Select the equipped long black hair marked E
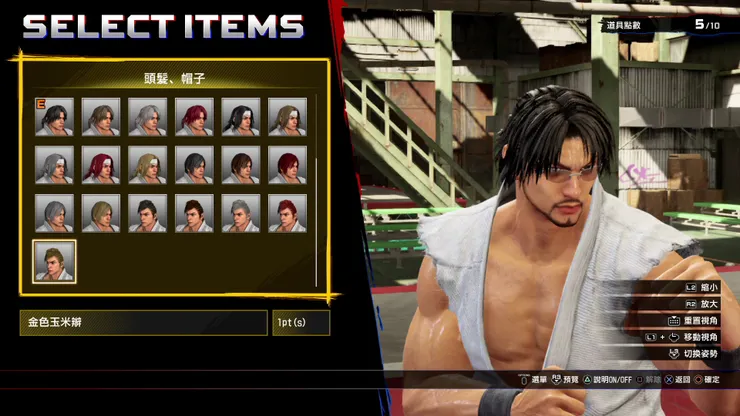 coord(54,117)
